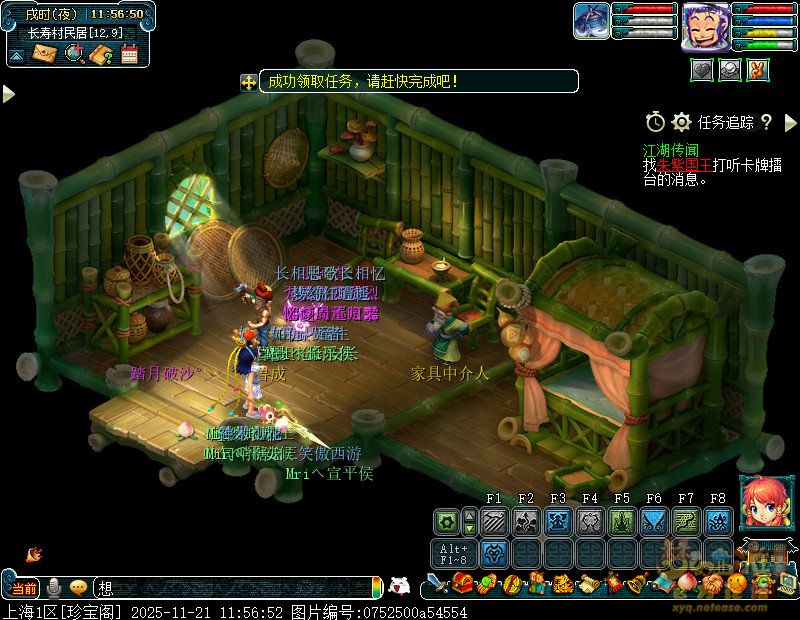Open the hotbar settings green gear

[446, 521]
